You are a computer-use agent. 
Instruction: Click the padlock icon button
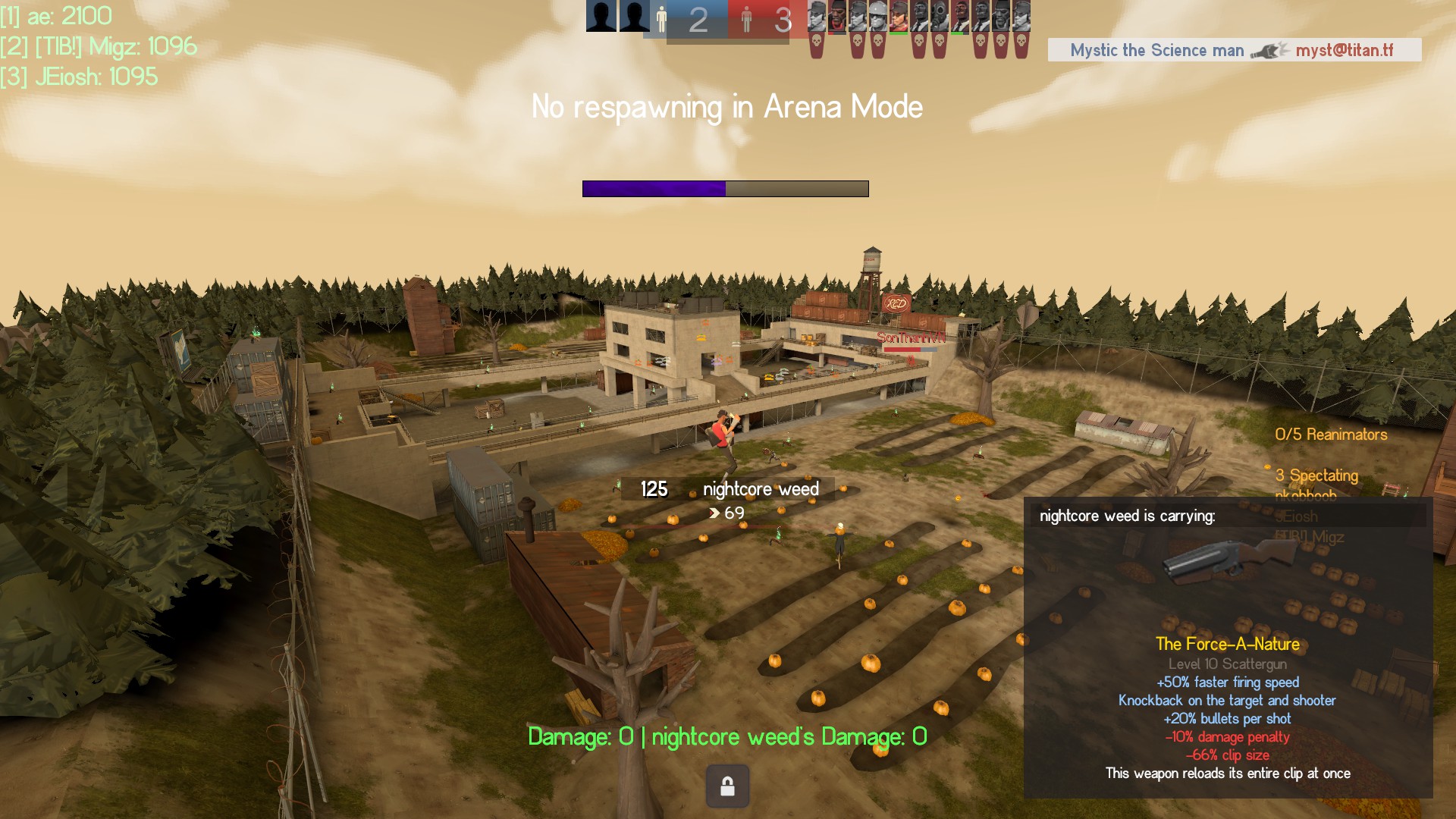coord(727,786)
